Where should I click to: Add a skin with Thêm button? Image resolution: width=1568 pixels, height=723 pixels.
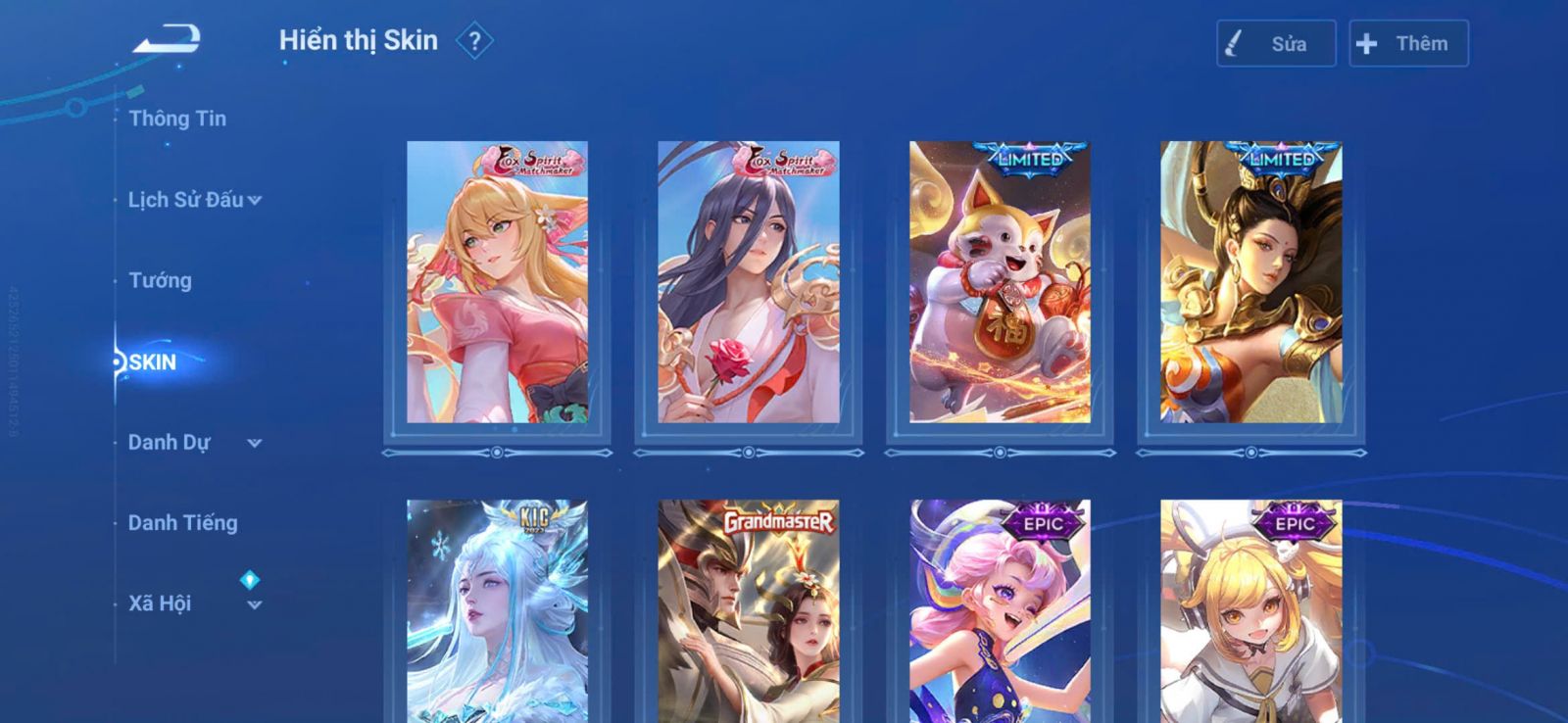point(1408,44)
